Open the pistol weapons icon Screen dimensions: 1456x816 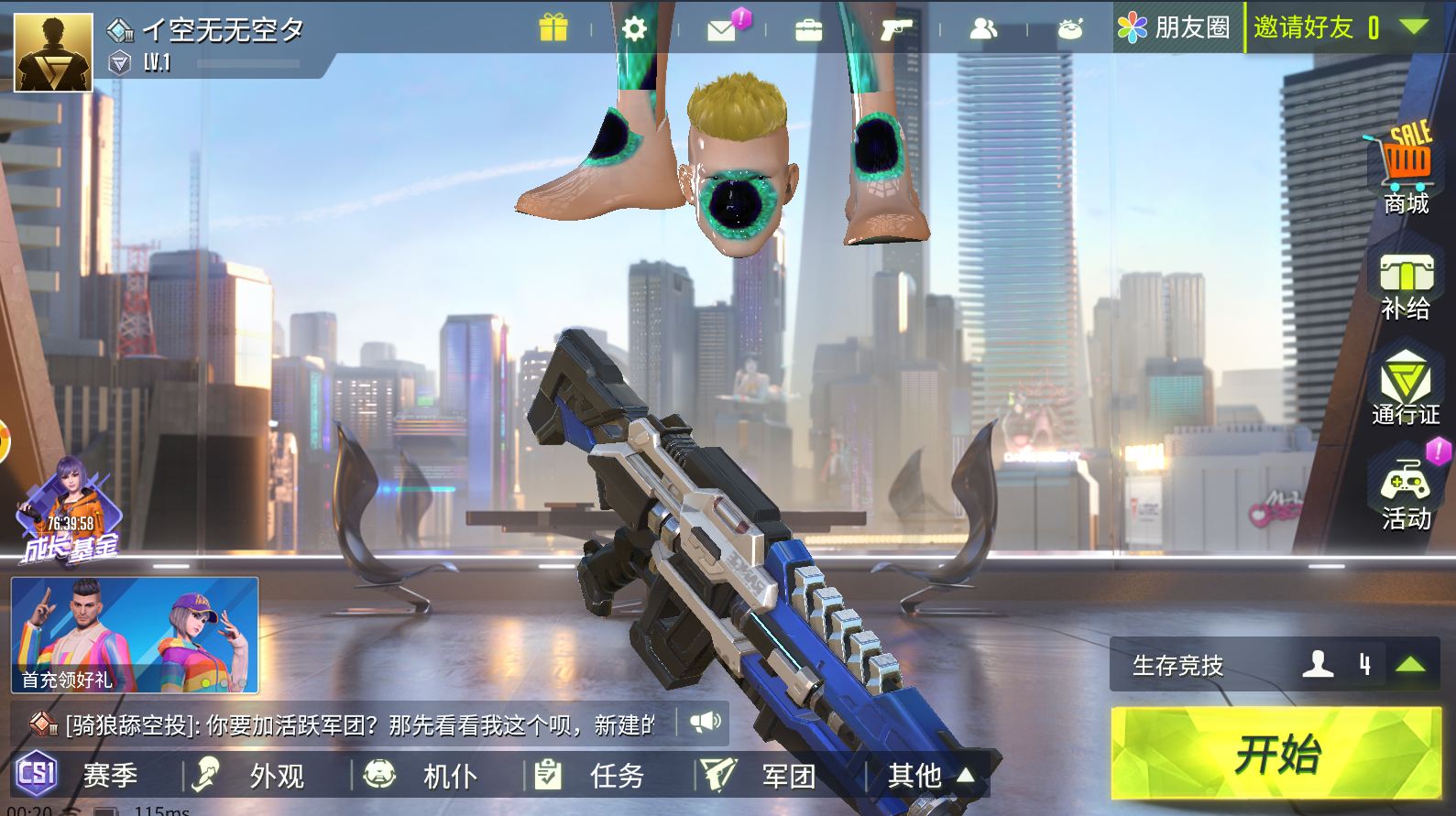pos(894,30)
